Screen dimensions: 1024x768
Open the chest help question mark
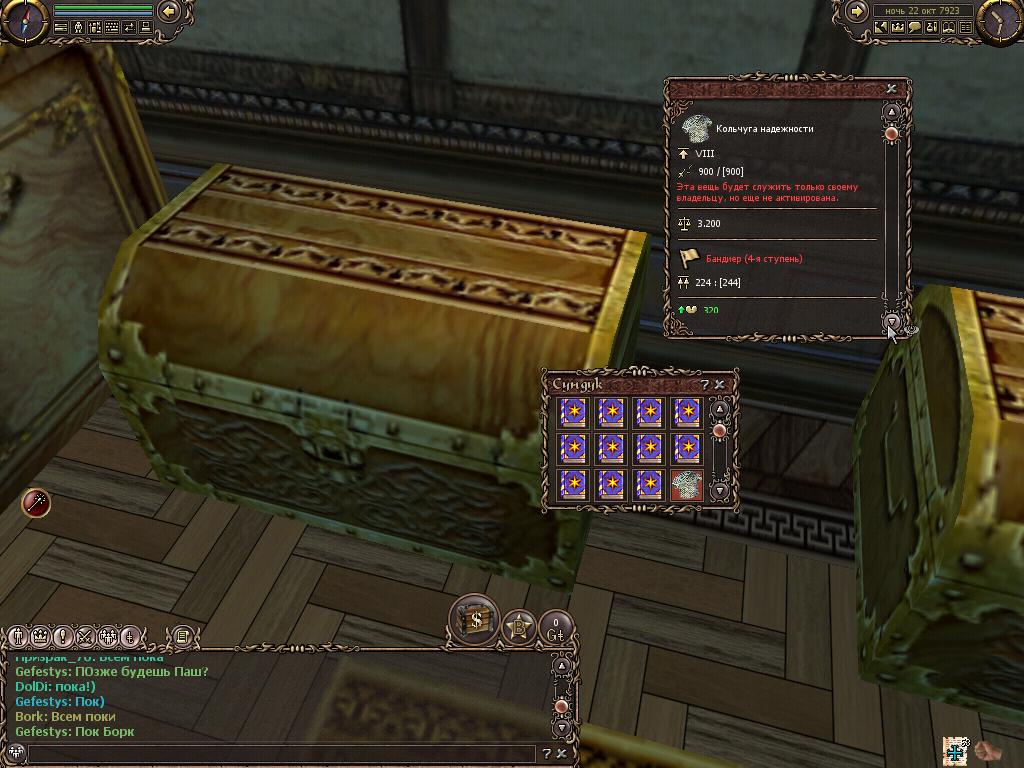(x=704, y=384)
